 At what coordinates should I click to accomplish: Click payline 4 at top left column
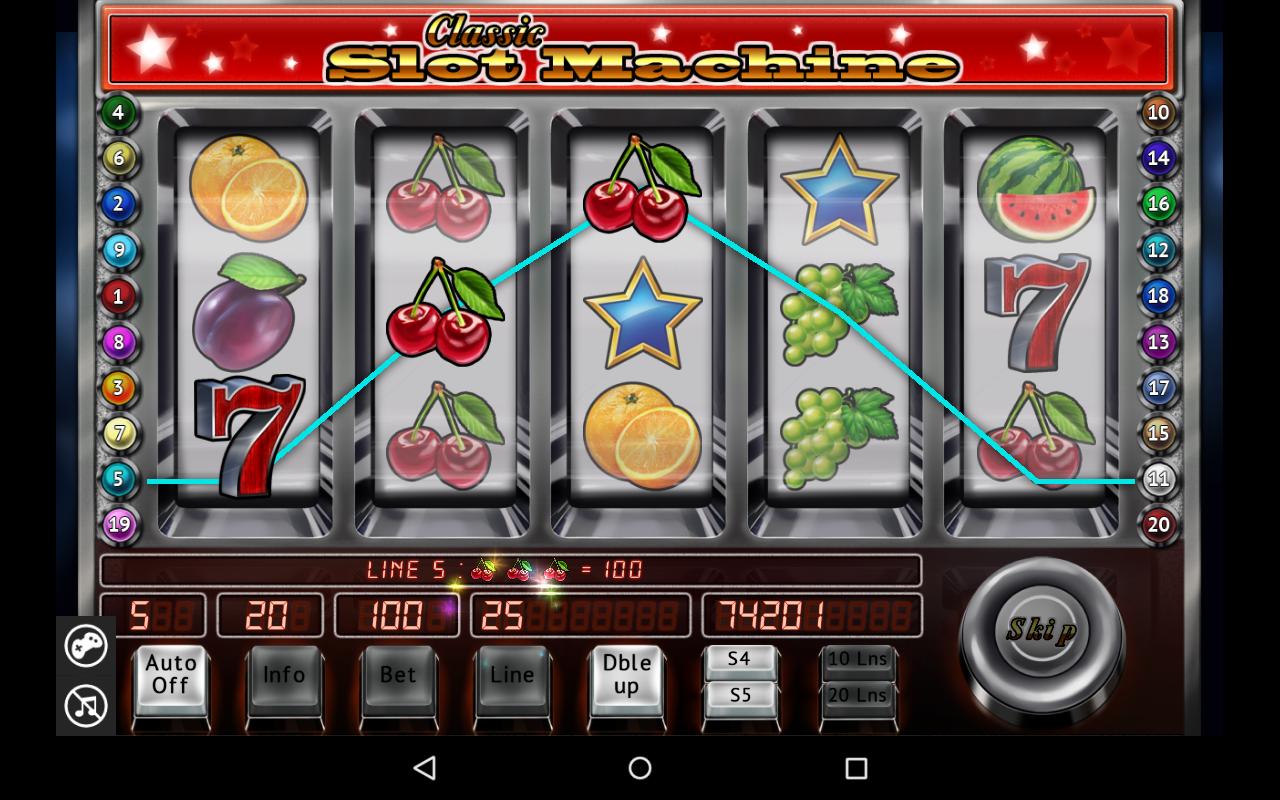pos(119,112)
